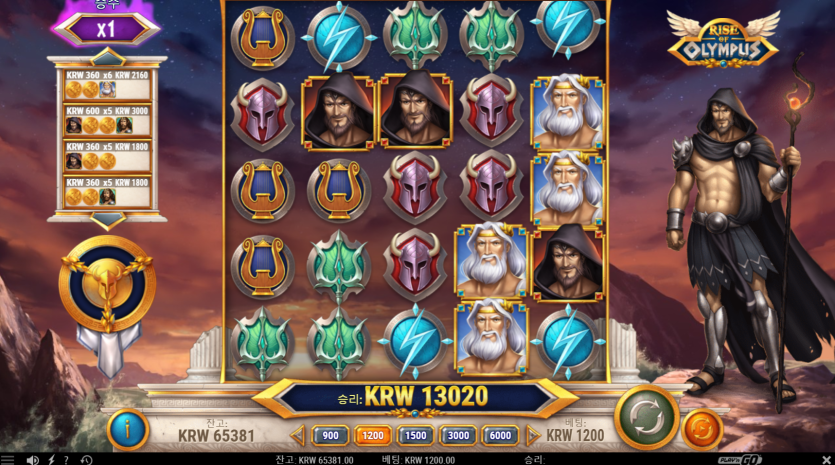The image size is (835, 465).
Task: Open the paytable info button
Action: (x=128, y=430)
